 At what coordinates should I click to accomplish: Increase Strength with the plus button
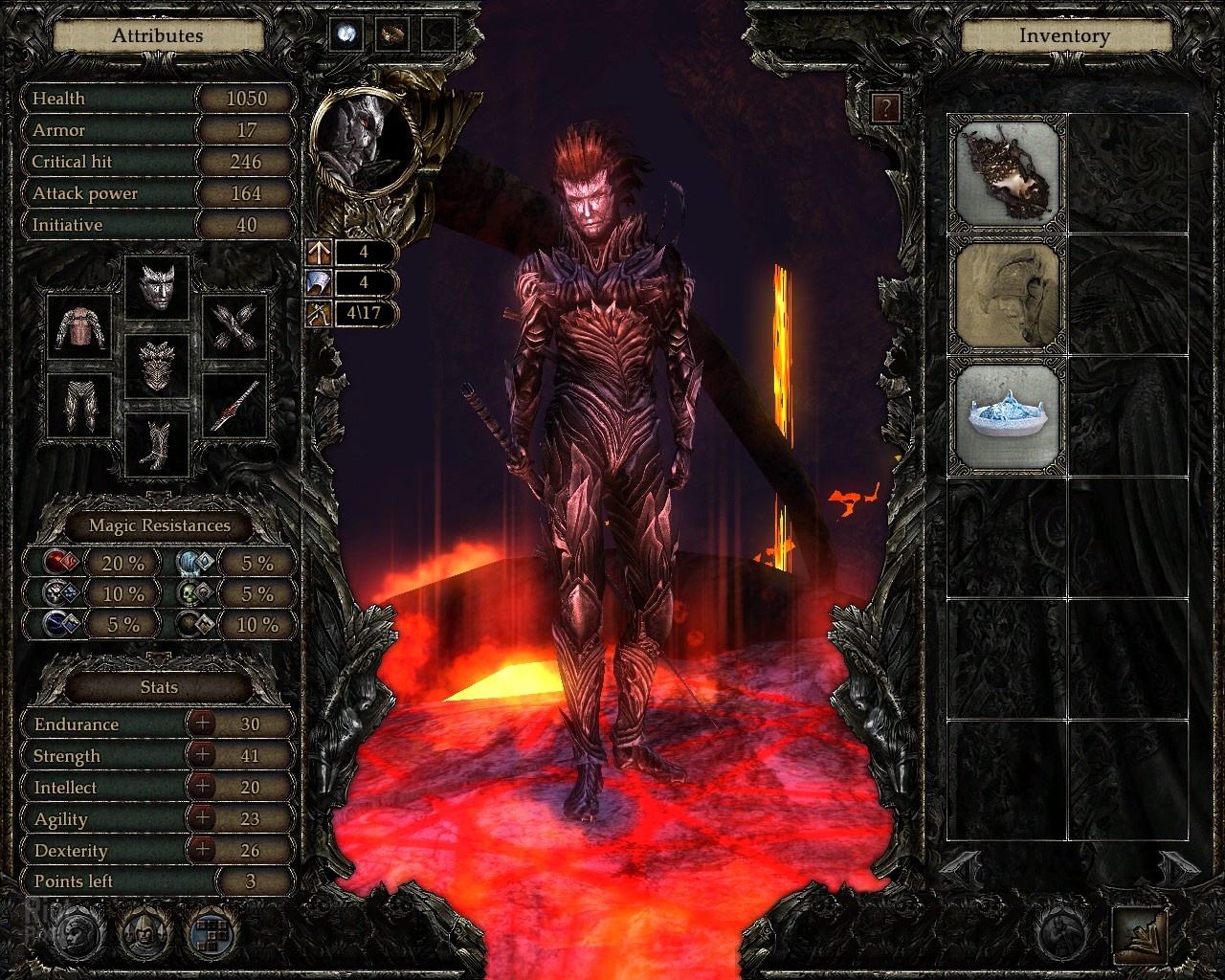[x=202, y=755]
